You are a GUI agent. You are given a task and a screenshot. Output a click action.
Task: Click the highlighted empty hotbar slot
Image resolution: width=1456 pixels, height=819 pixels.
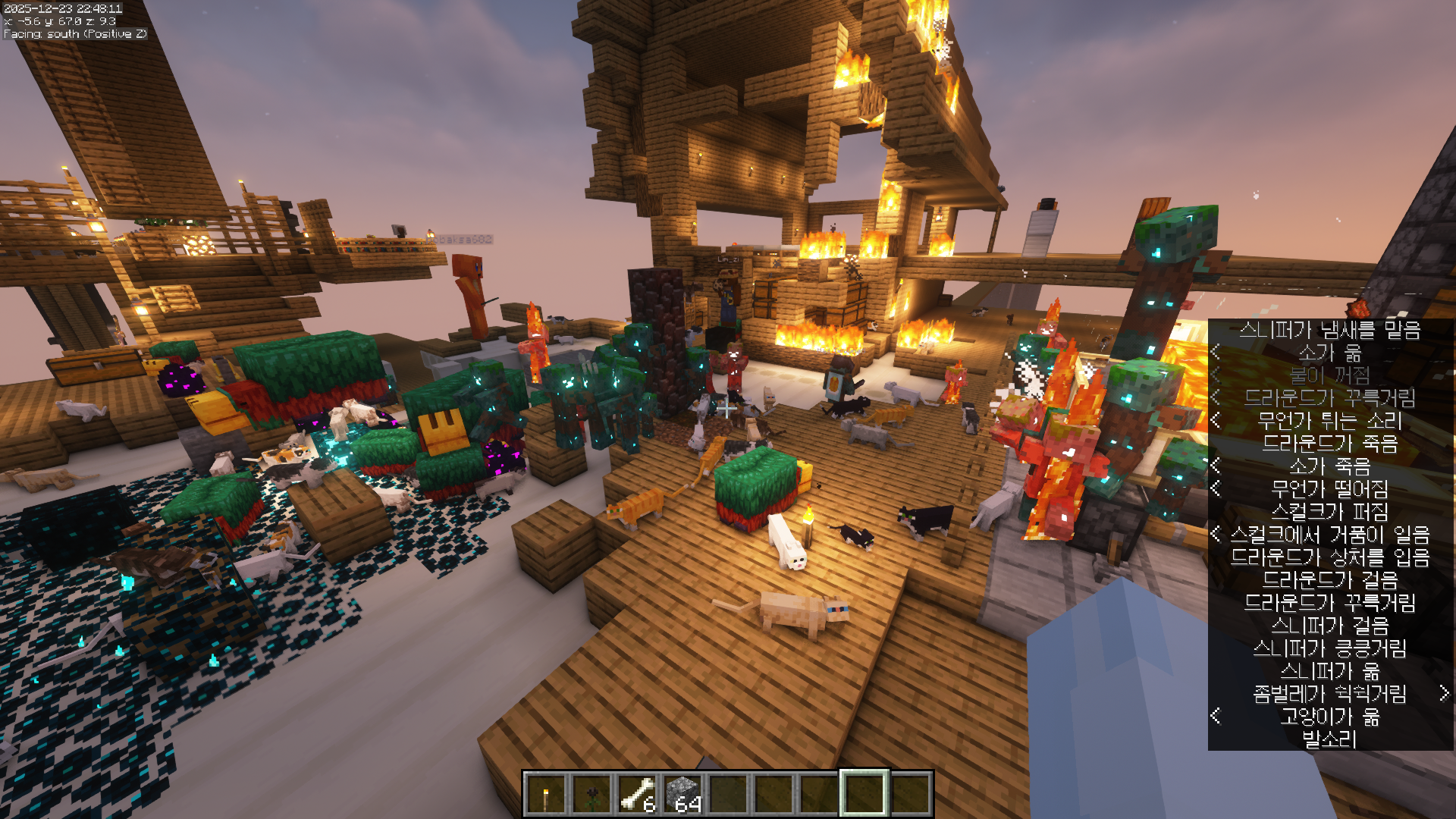(864, 794)
